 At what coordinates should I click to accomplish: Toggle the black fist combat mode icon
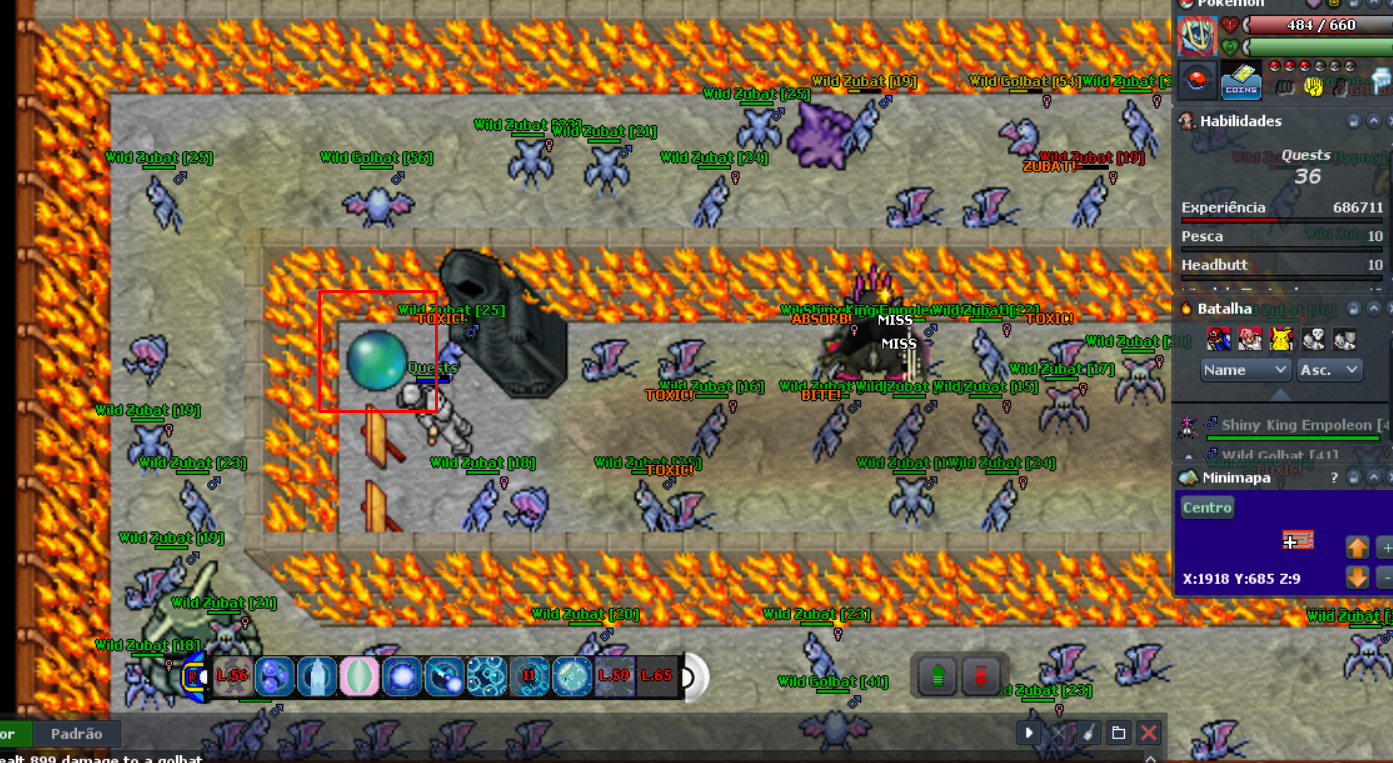(1285, 87)
